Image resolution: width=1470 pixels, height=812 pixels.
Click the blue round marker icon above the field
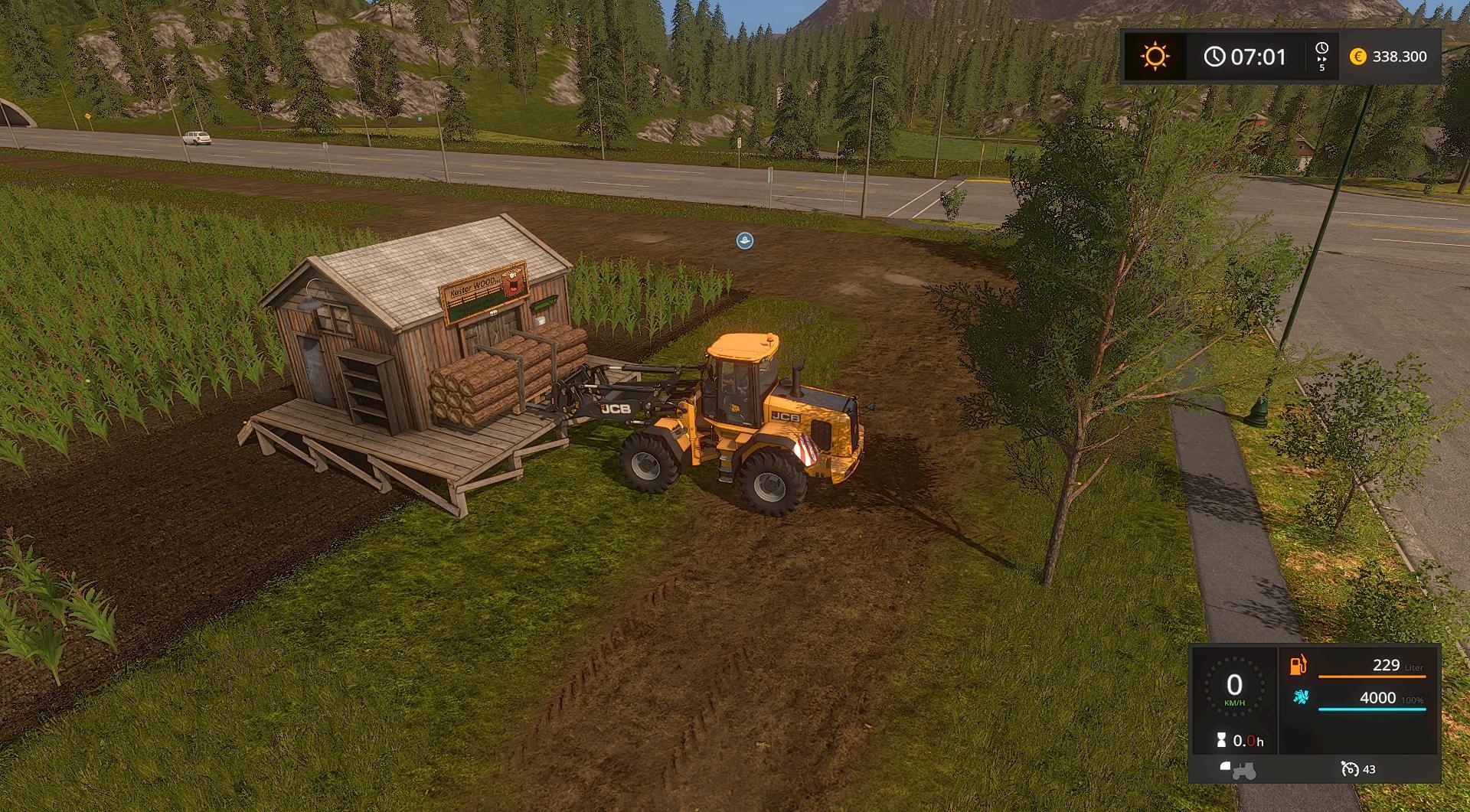click(744, 240)
